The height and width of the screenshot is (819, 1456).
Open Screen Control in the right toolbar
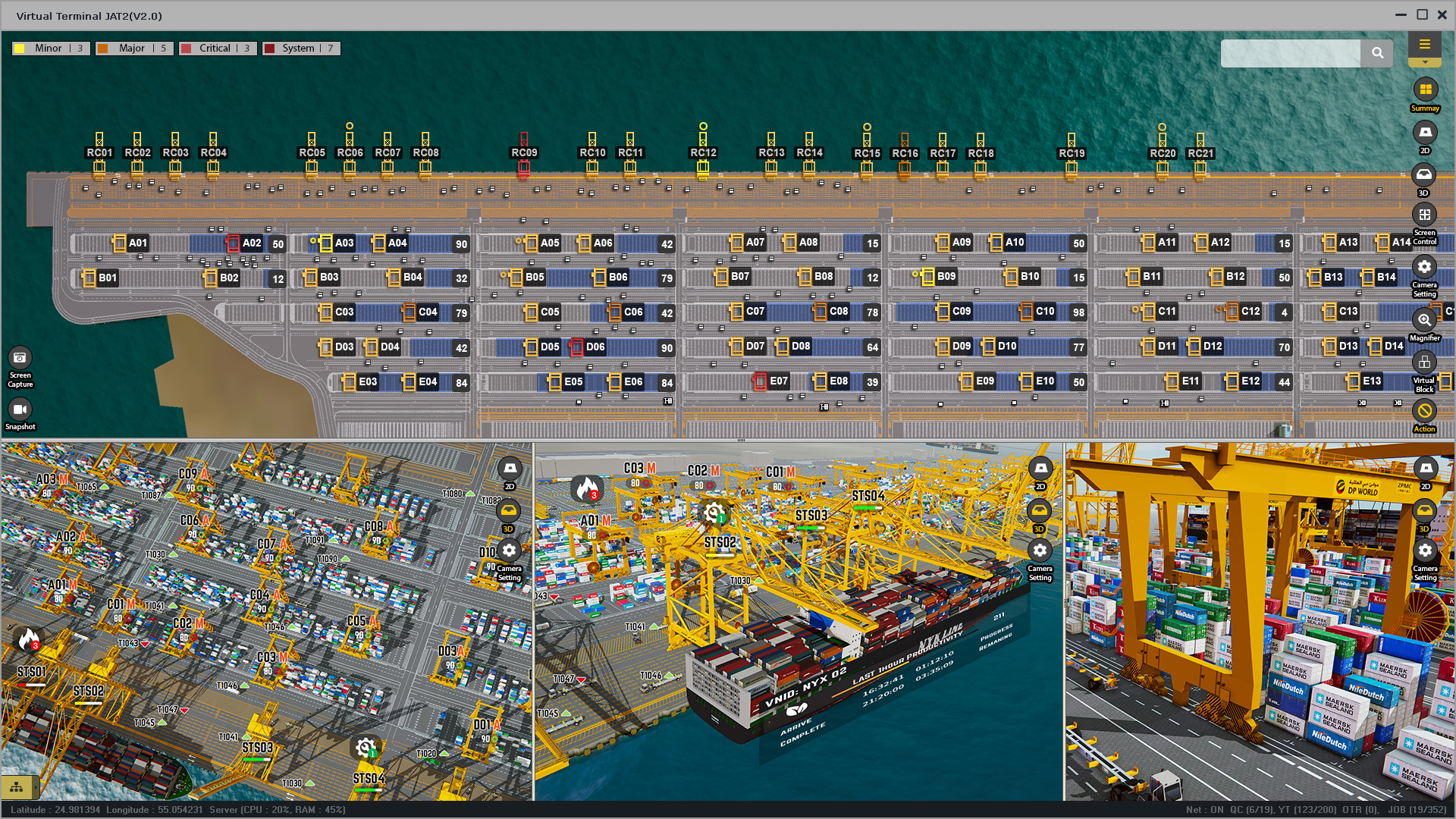(1424, 215)
